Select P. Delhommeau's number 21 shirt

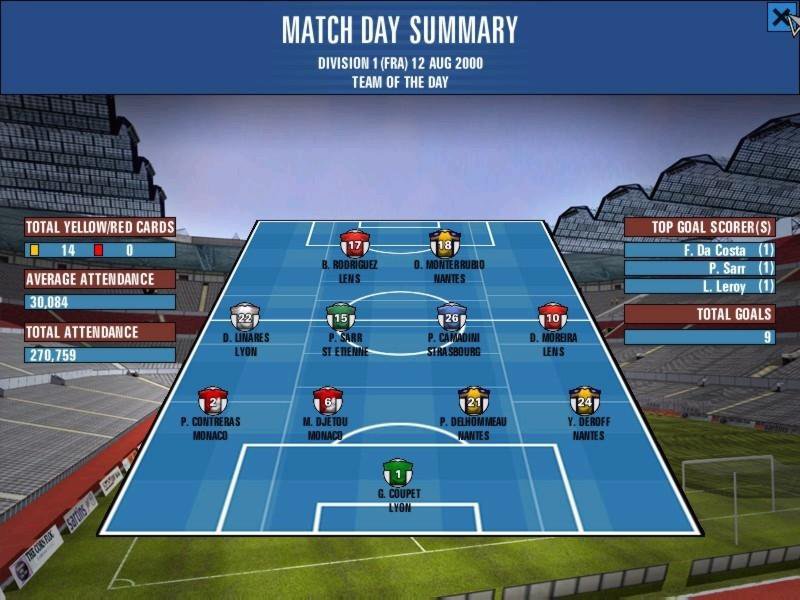click(x=473, y=401)
